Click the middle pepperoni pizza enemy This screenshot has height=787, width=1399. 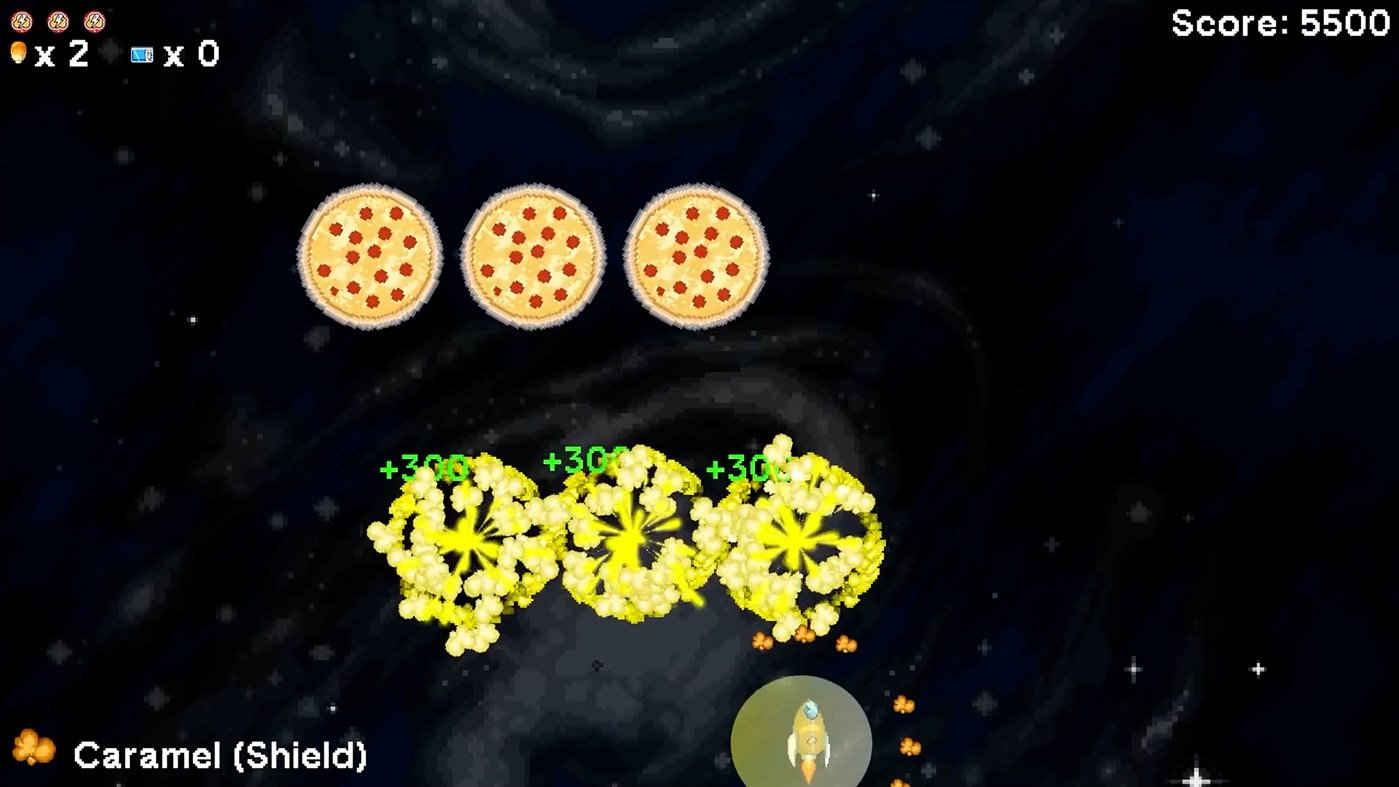(533, 255)
